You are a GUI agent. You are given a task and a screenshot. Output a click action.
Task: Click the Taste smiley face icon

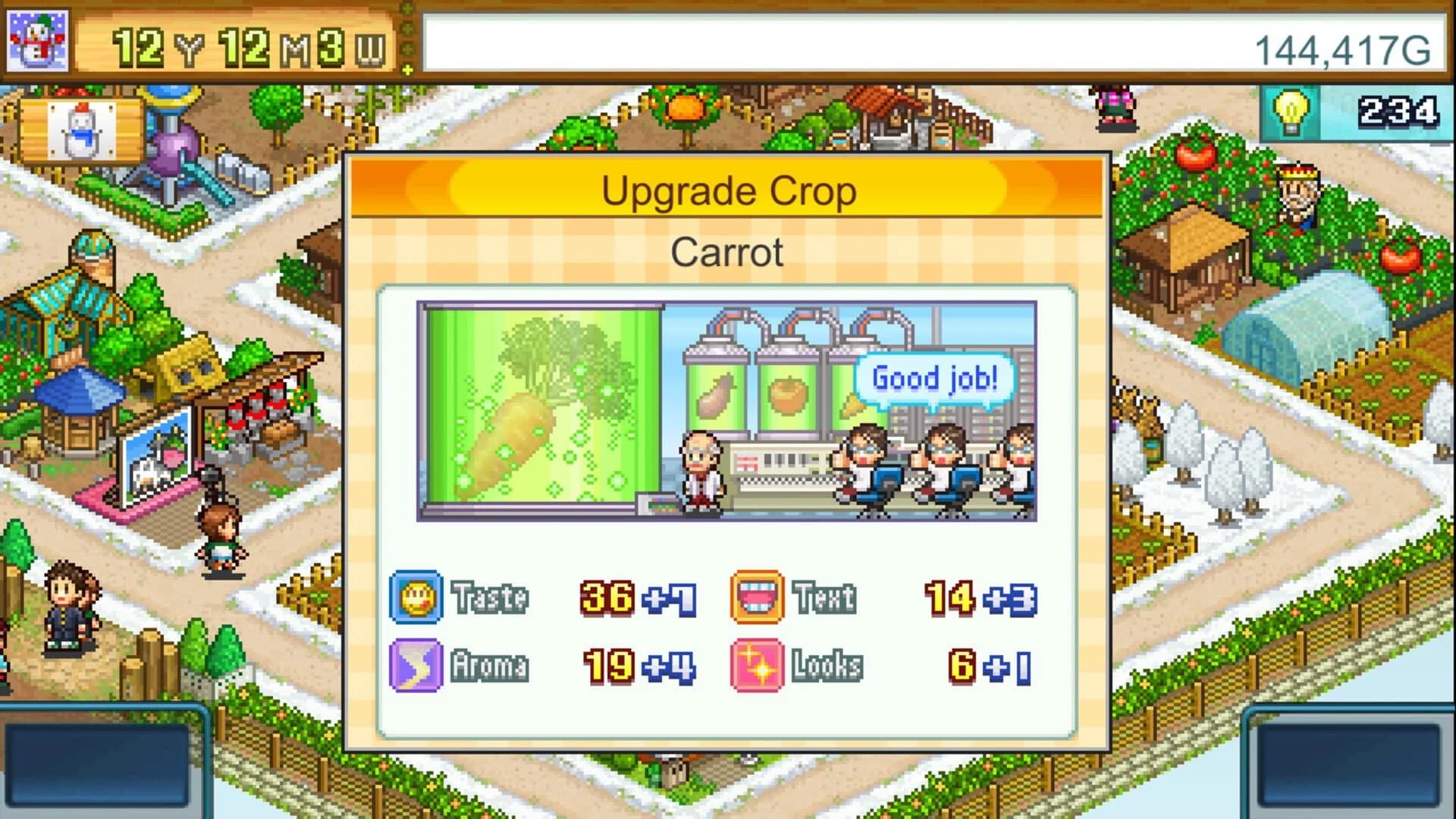pos(414,597)
